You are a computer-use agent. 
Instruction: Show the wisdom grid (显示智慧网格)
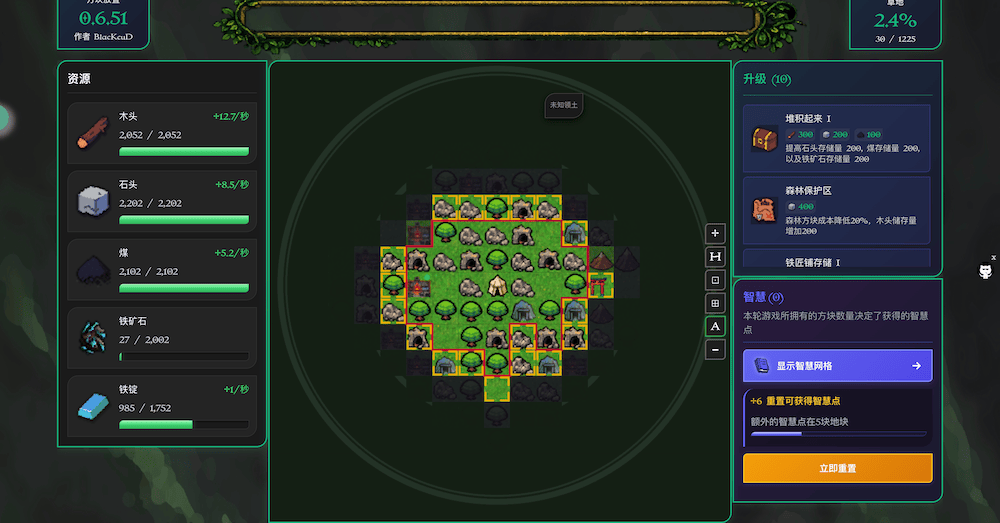click(837, 366)
